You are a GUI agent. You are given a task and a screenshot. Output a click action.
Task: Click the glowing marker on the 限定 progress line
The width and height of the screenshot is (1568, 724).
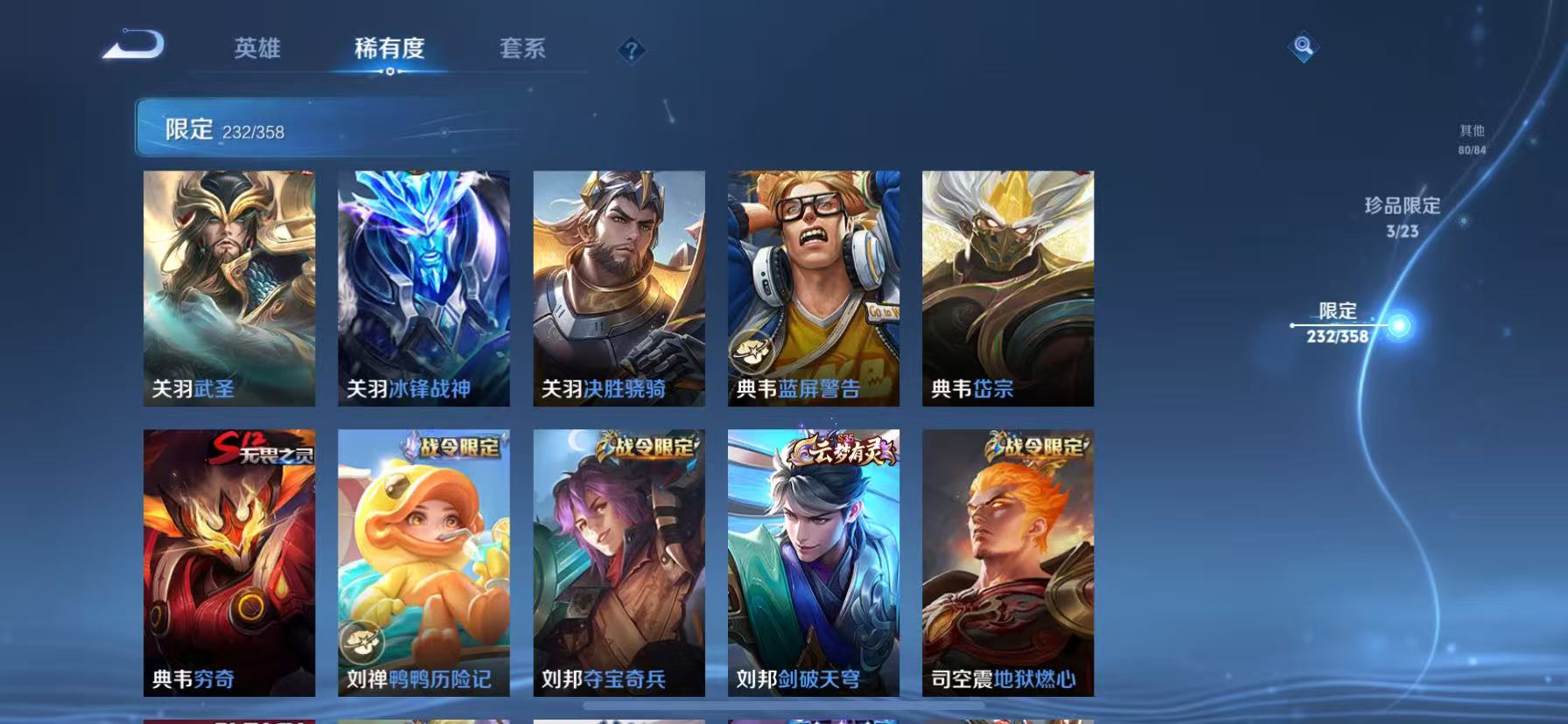(1400, 324)
